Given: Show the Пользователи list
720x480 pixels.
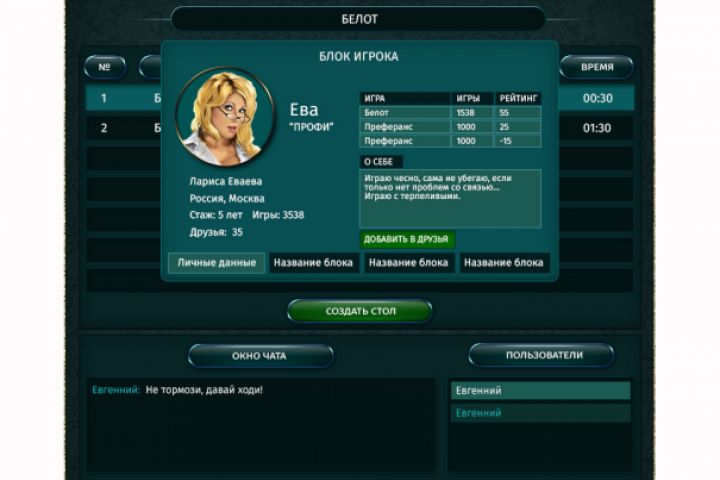Looking at the screenshot, I should 541,355.
